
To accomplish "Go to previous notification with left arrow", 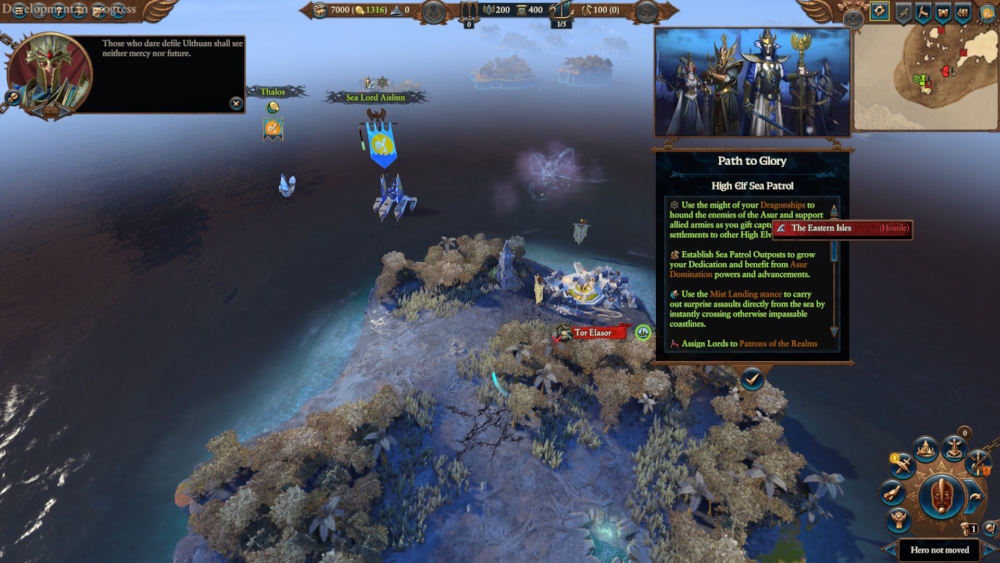I will click(890, 549).
